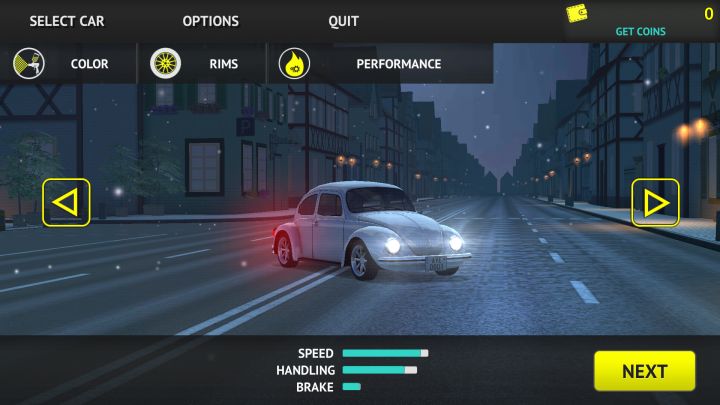Screen dimensions: 720x405
Task: Show the next car with right arrow
Action: (655, 202)
